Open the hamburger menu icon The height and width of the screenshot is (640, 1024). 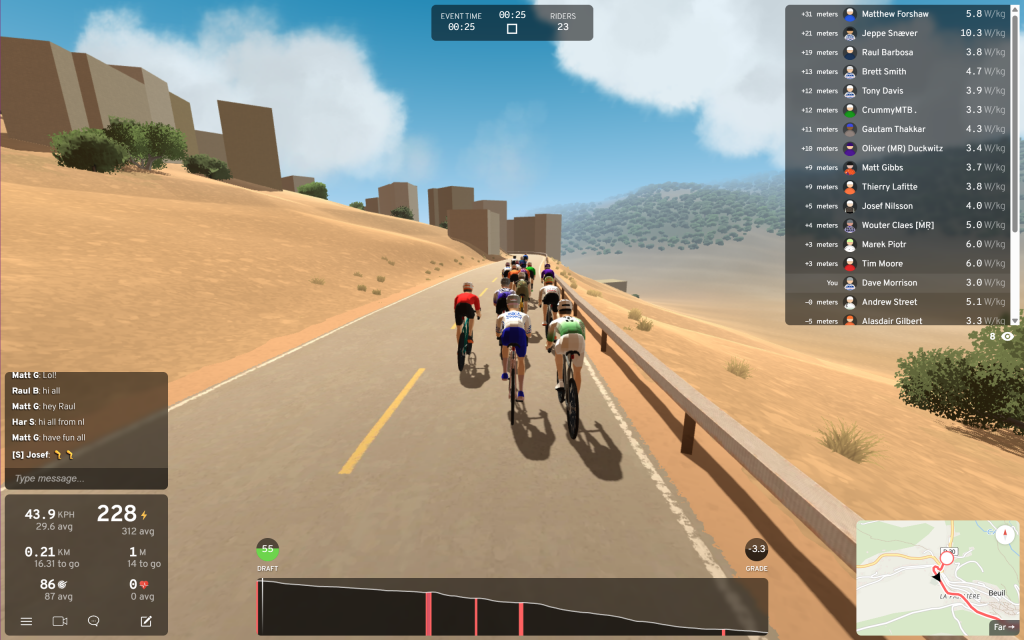tap(27, 621)
